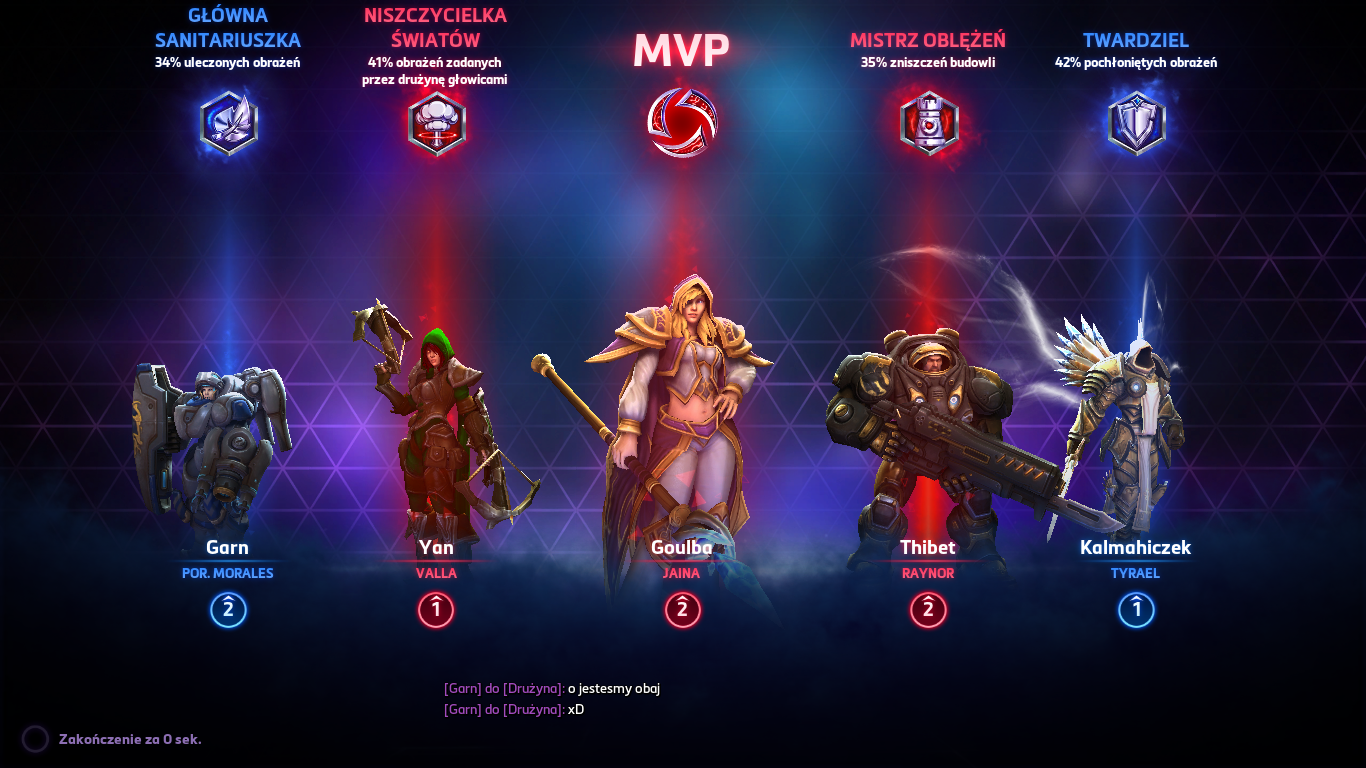Click the Zakończenie za 0 sek. text
This screenshot has height=768, width=1366.
[130, 739]
